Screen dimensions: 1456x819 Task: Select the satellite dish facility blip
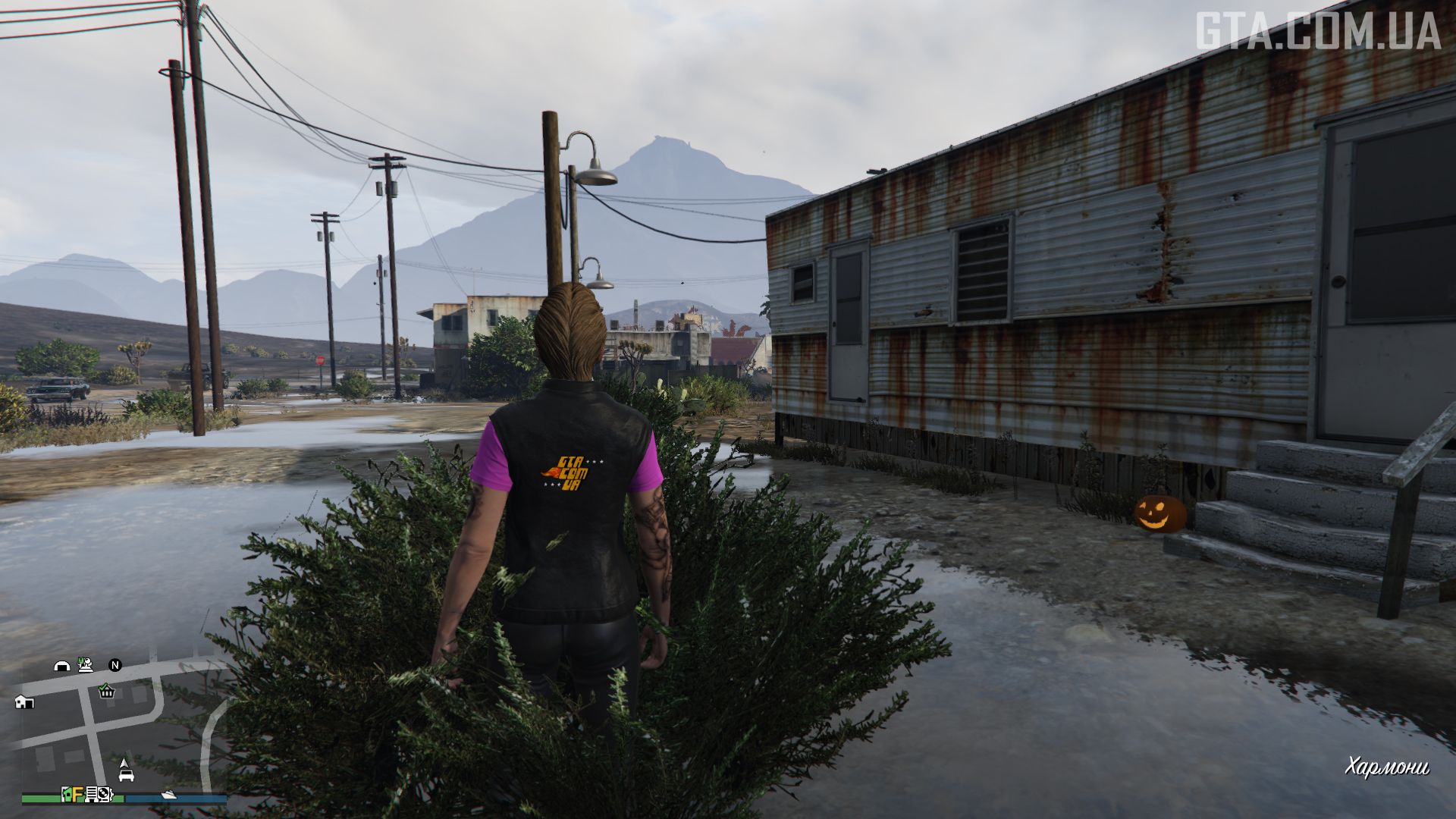[x=86, y=665]
